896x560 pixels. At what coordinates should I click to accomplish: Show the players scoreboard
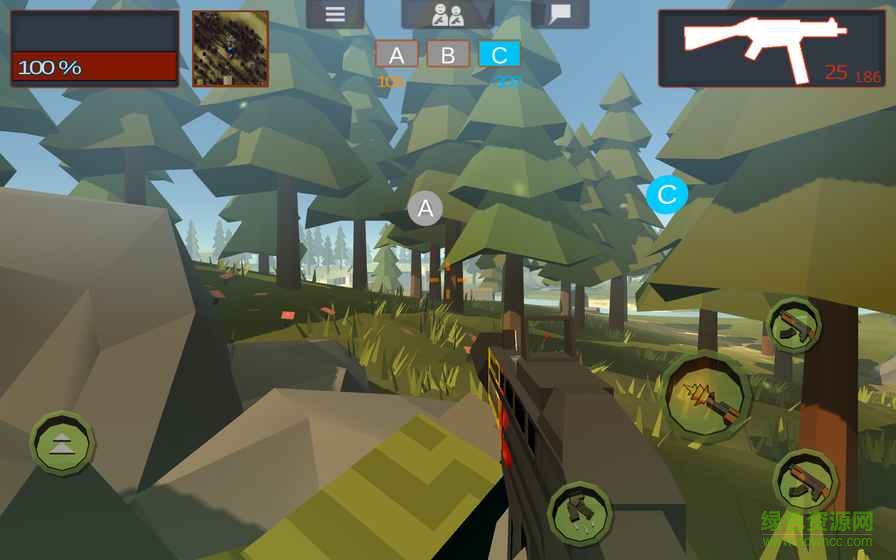(447, 14)
